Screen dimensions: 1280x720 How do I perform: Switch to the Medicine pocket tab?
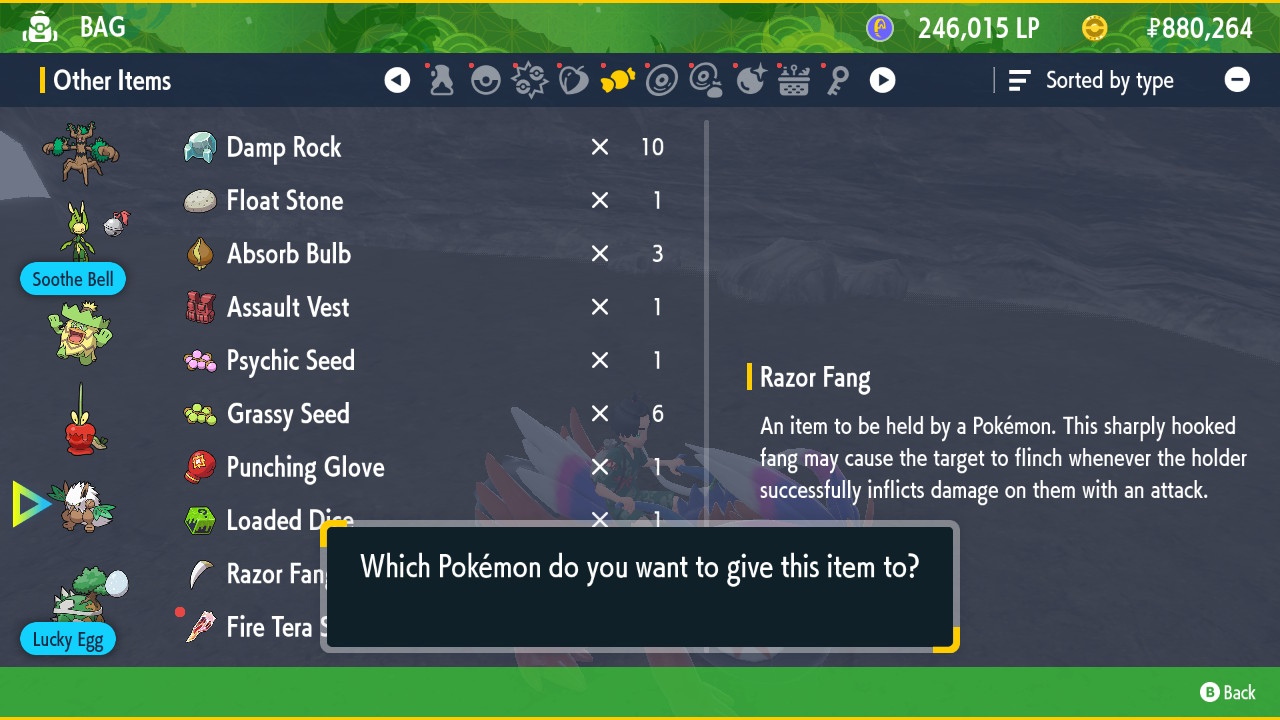tap(442, 81)
